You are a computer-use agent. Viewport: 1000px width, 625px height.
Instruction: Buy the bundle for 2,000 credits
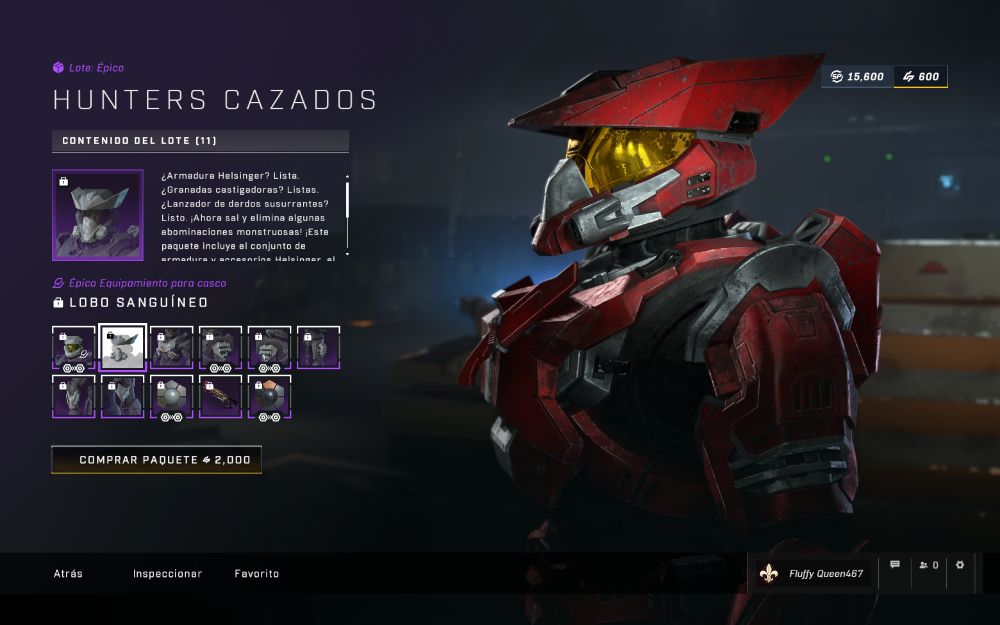(157, 460)
